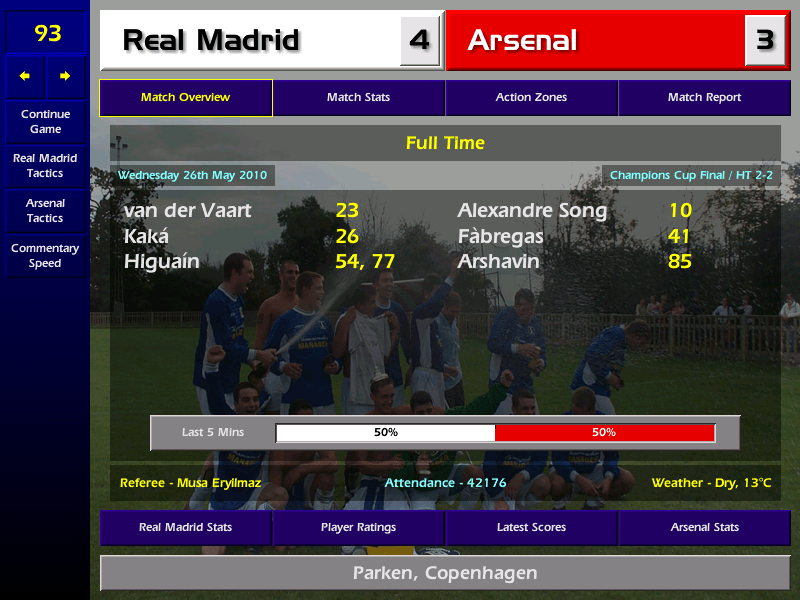
Task: Check the Latest Scores
Action: click(x=531, y=527)
